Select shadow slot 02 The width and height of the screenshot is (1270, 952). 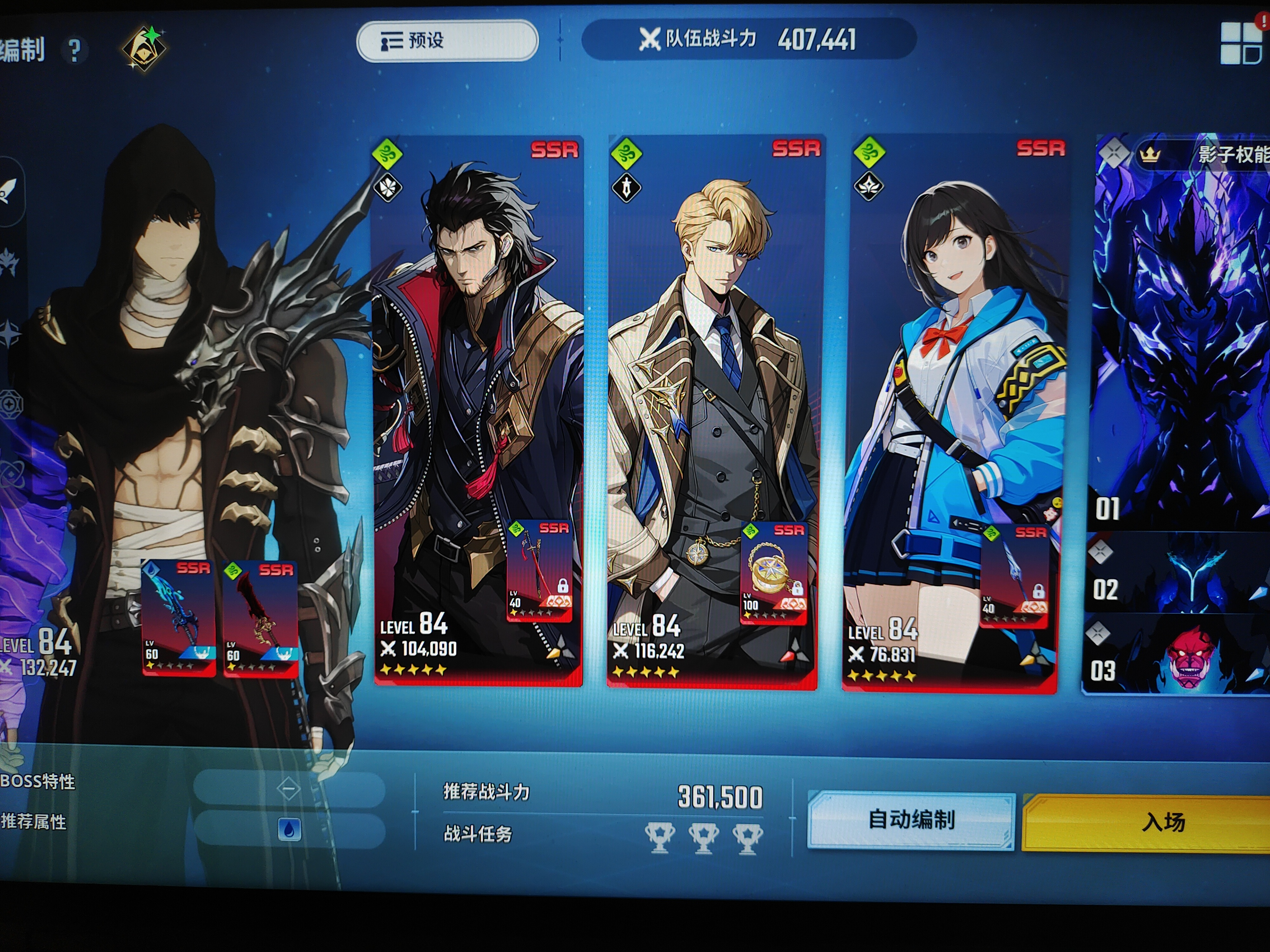tap(1177, 574)
